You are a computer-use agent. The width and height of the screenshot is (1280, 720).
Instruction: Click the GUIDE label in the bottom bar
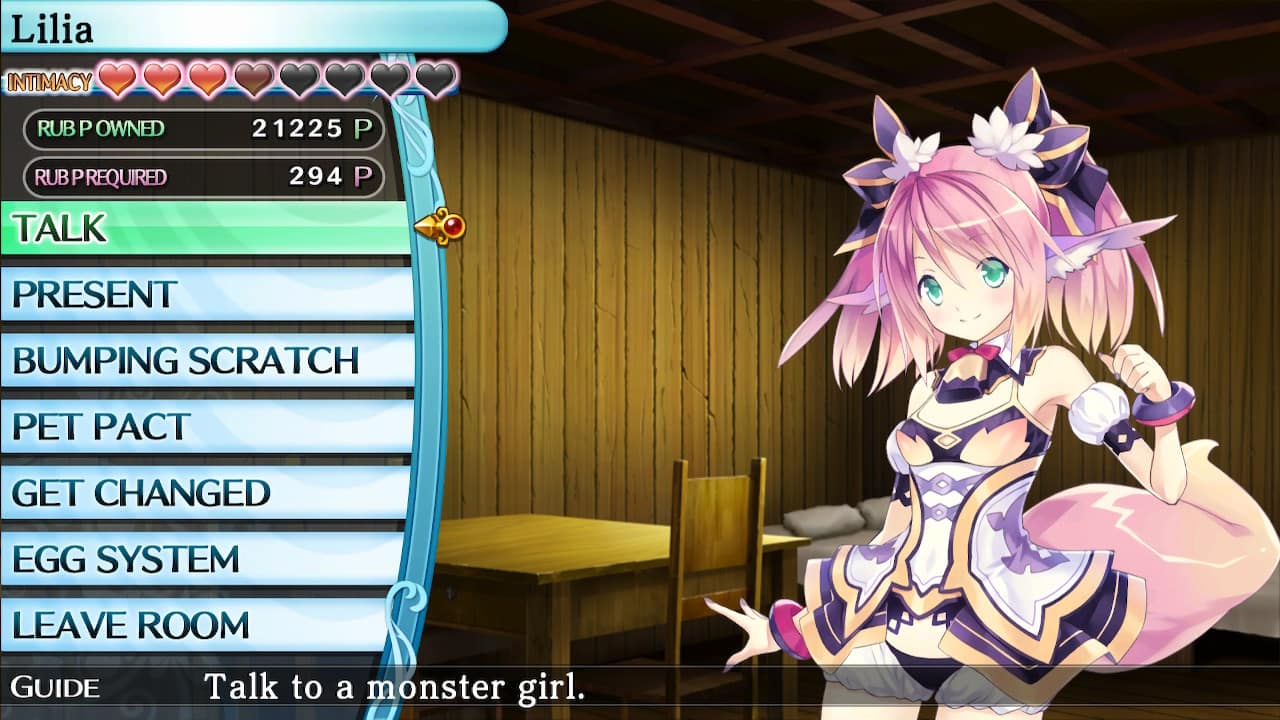click(55, 688)
